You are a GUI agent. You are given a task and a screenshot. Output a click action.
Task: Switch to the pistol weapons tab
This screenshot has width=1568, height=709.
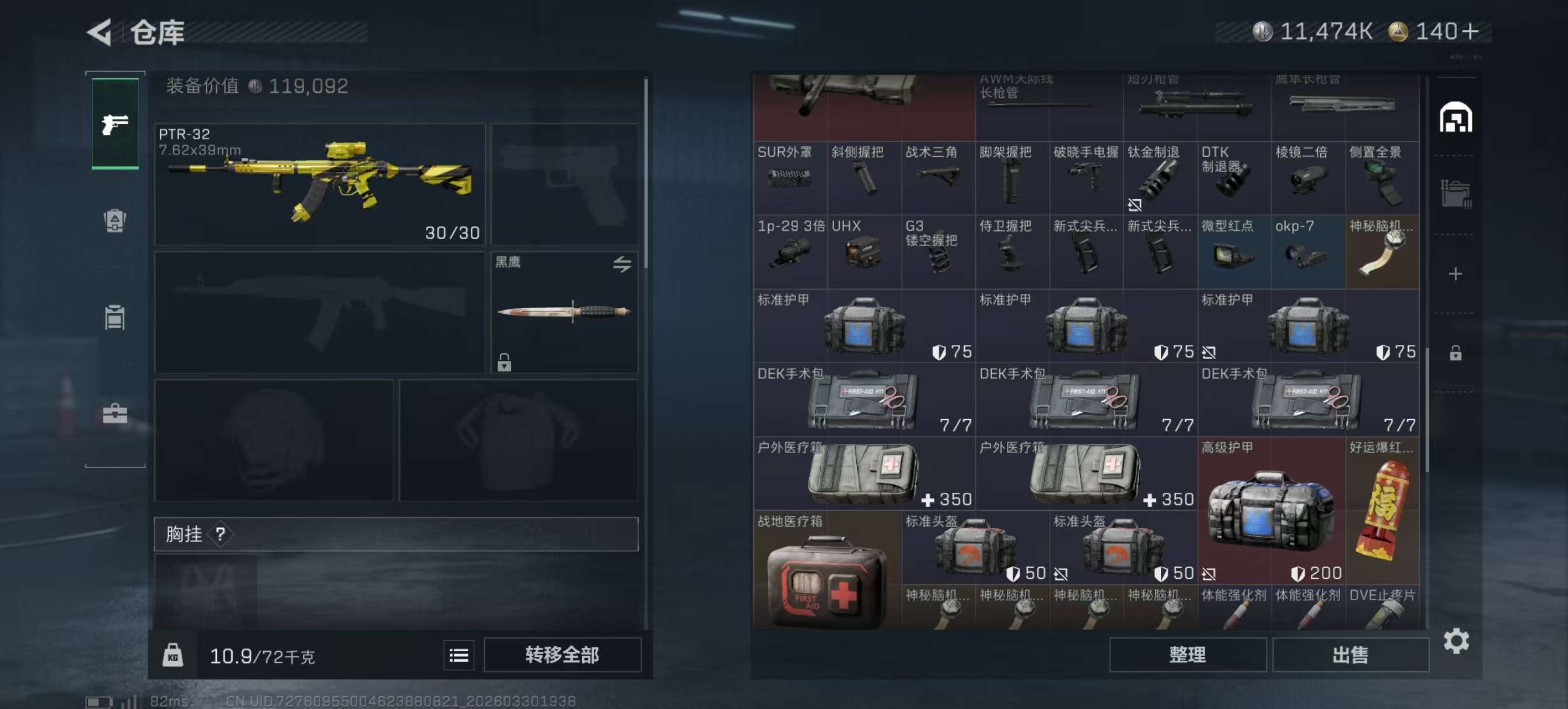pos(115,124)
